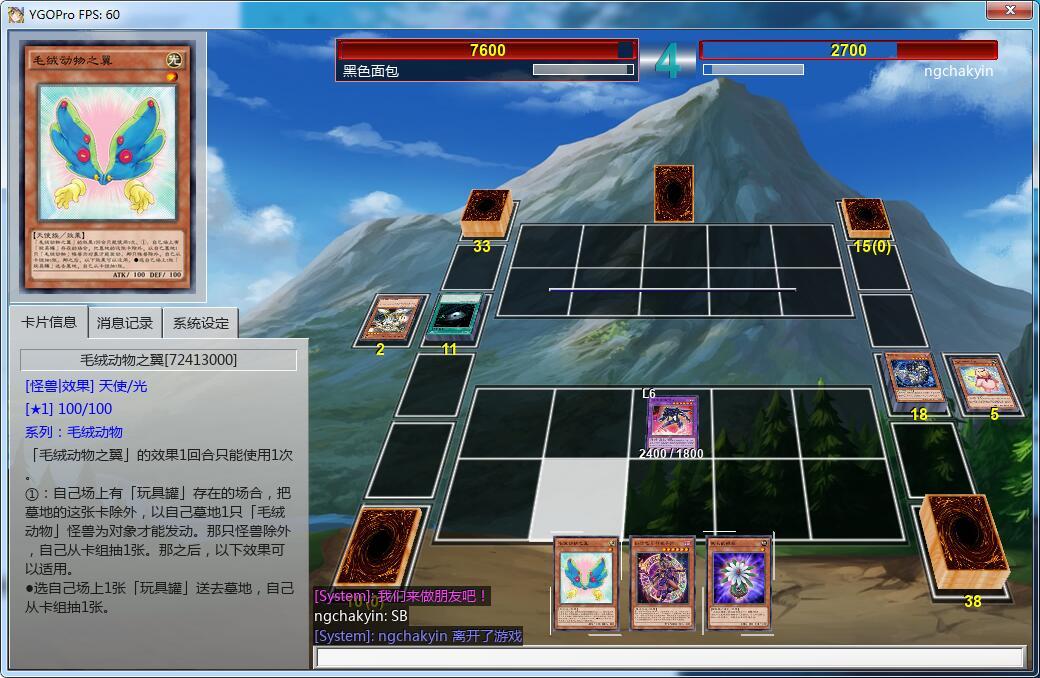Open your graveyard pile showing 18
The height and width of the screenshot is (678, 1040).
coord(914,380)
